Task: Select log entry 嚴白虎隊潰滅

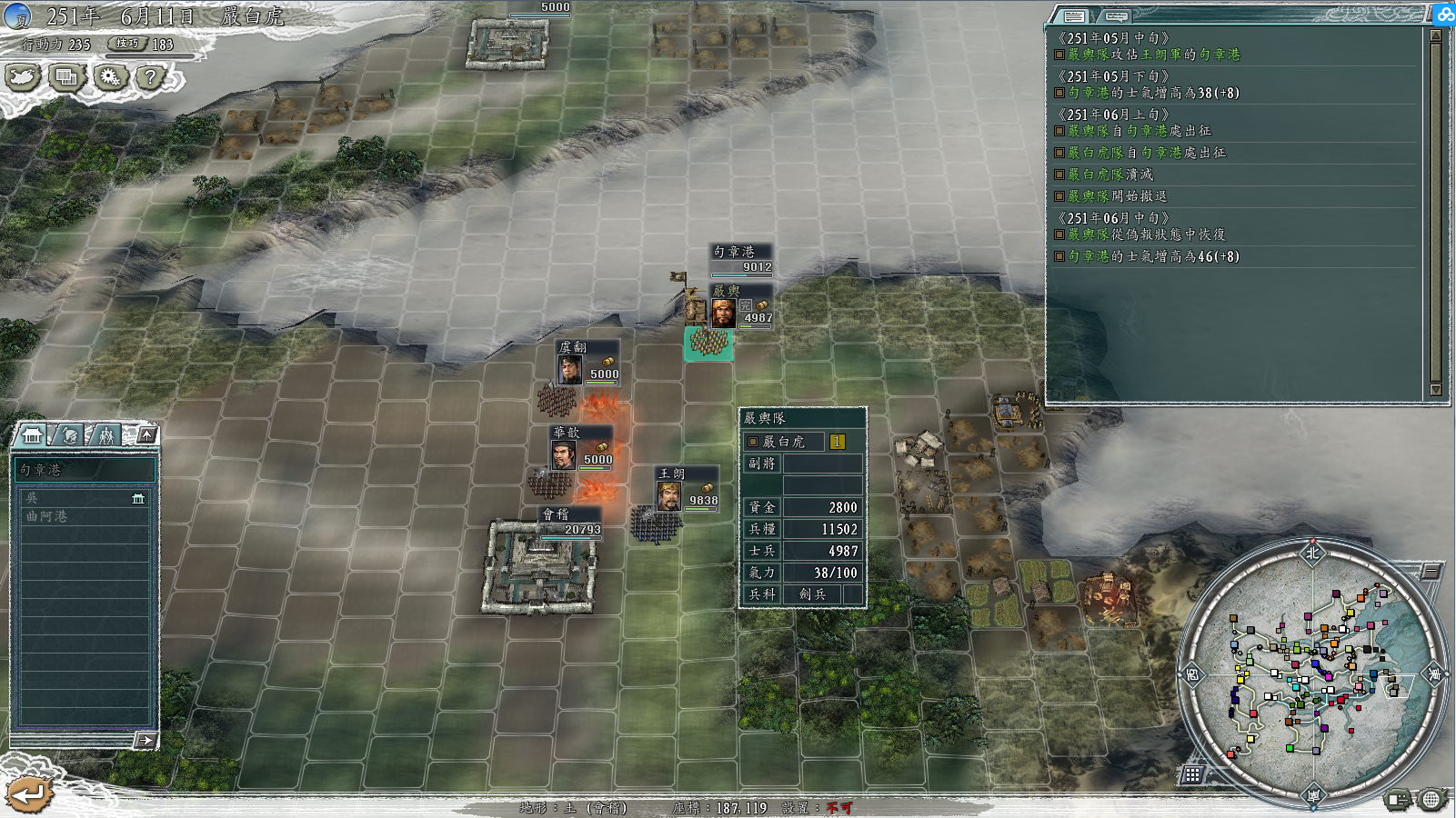Action: click(1110, 175)
